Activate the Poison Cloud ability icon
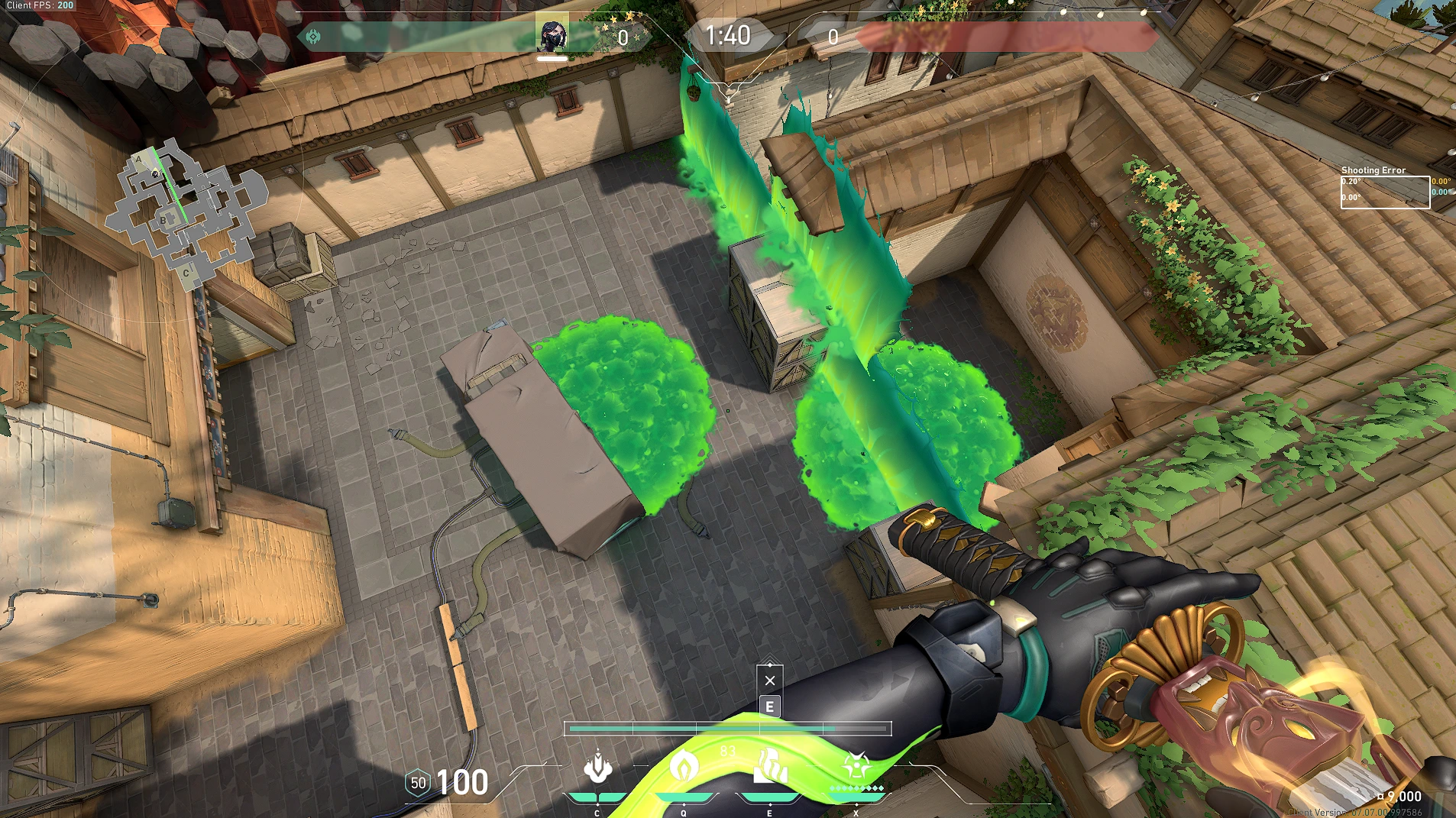Viewport: 1456px width, 818px height. point(684,765)
